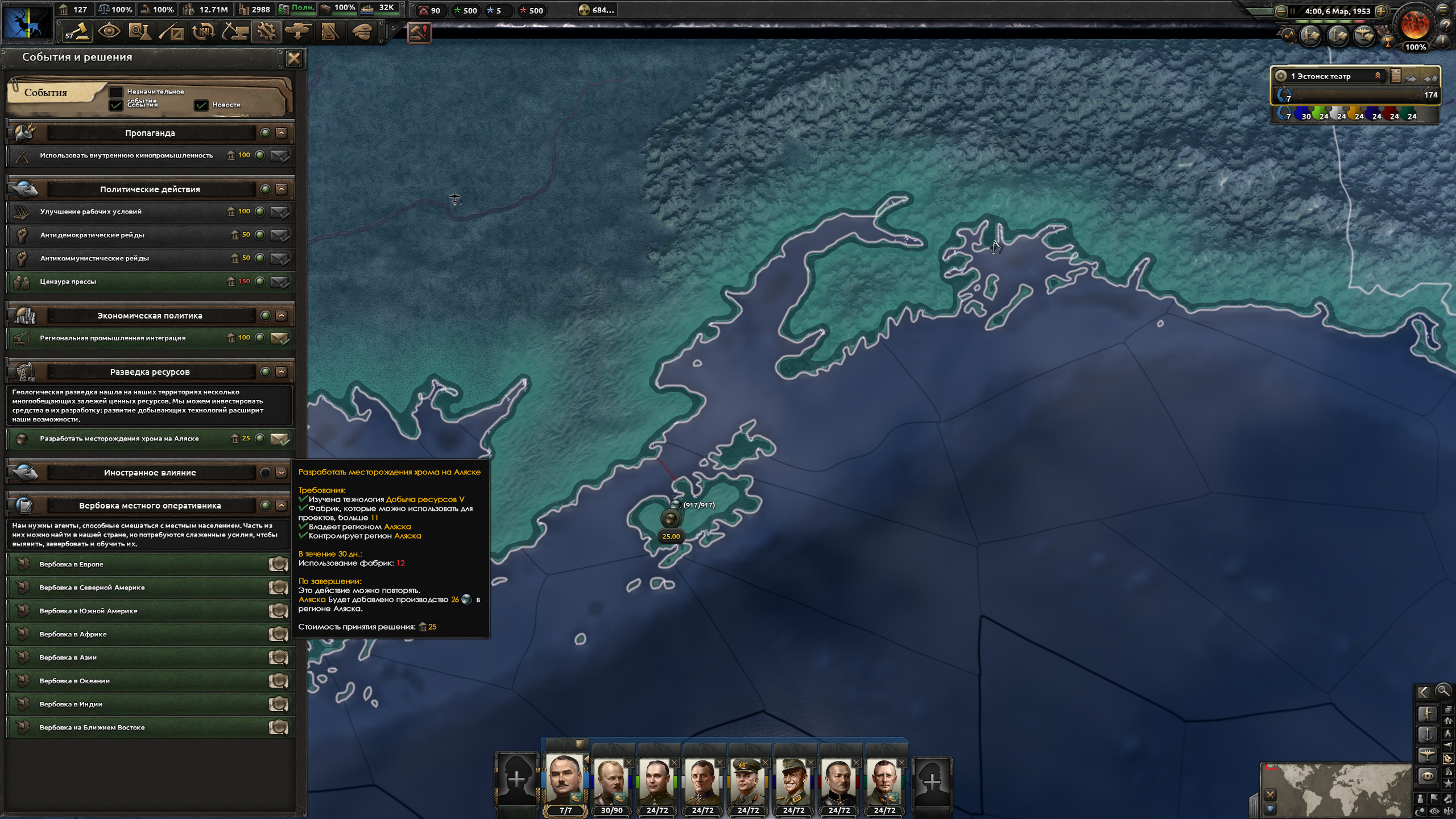
Task: Open the intelligence agency panel (eye icon)
Action: [x=110, y=31]
